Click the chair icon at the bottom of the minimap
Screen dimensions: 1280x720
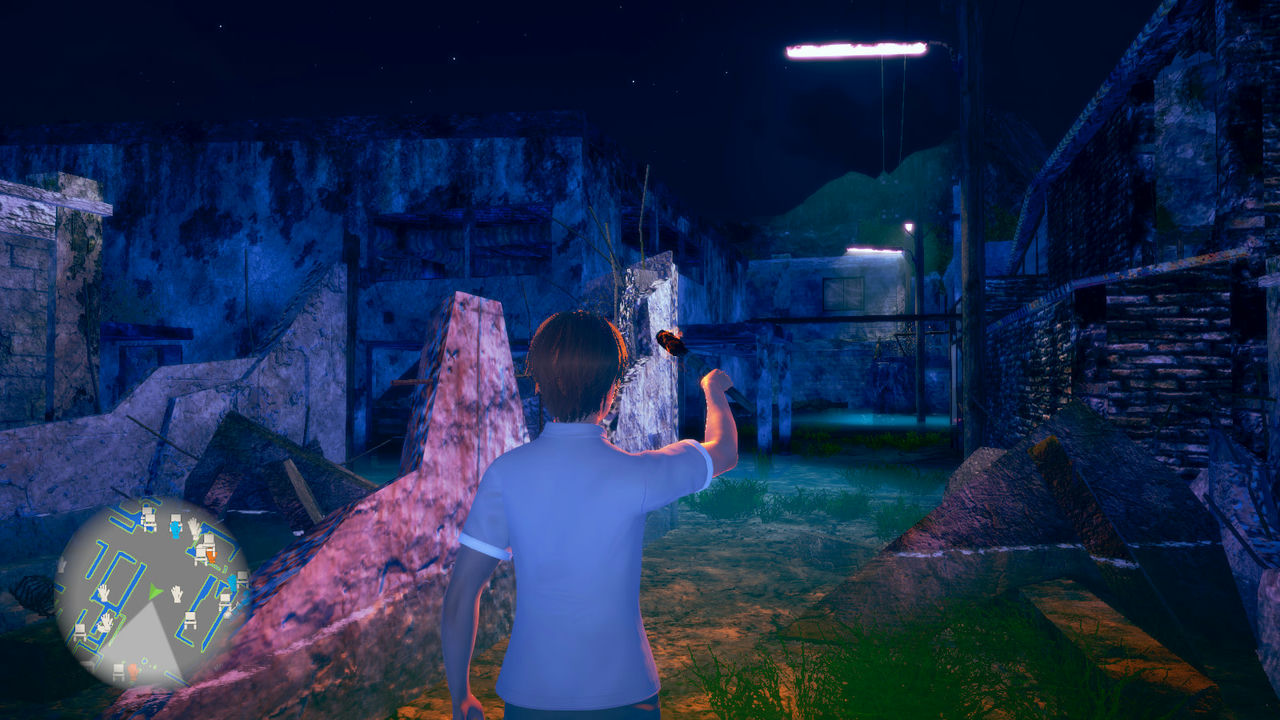pyautogui.click(x=117, y=669)
